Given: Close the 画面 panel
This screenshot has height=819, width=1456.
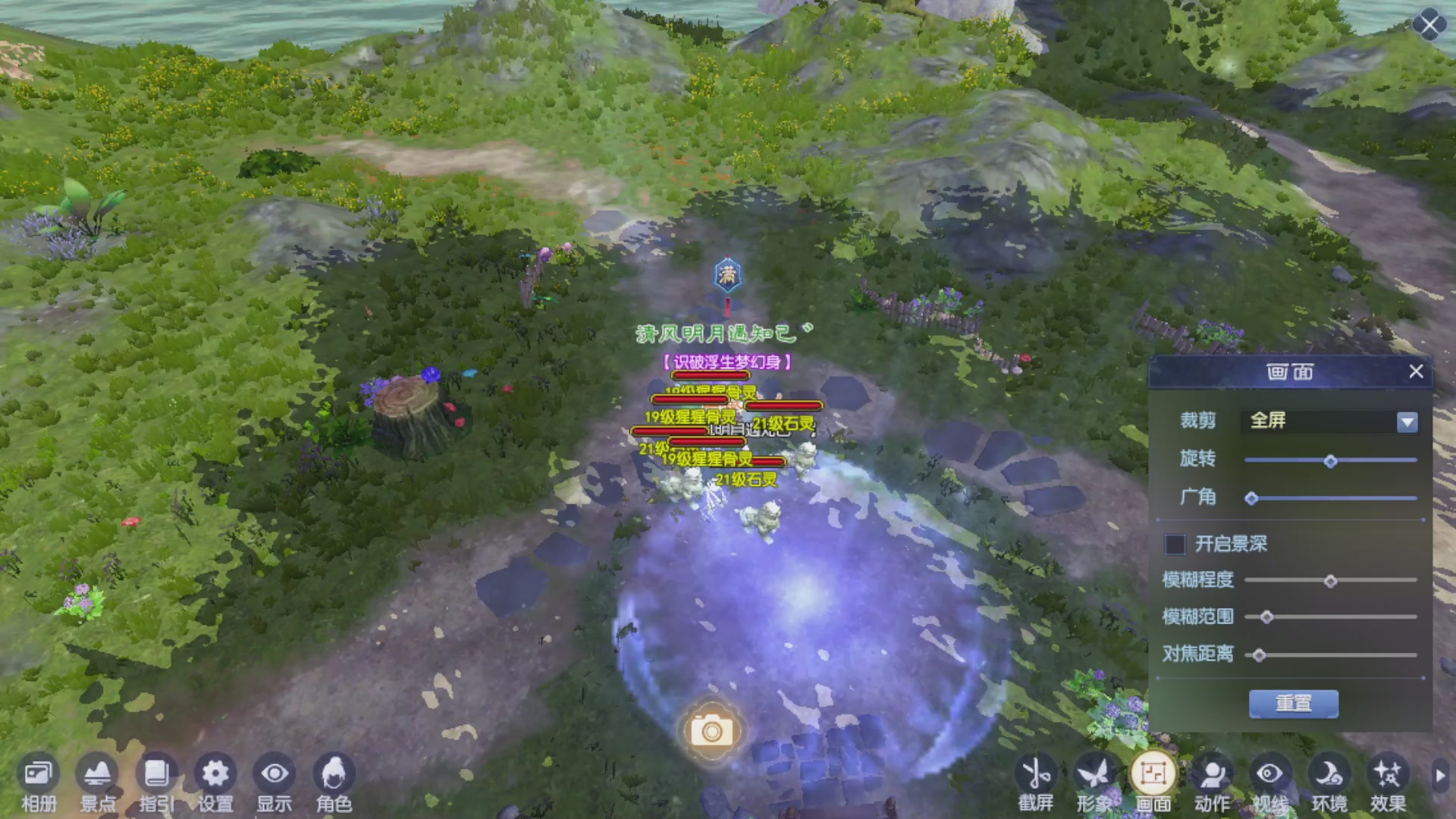Looking at the screenshot, I should pos(1415,372).
